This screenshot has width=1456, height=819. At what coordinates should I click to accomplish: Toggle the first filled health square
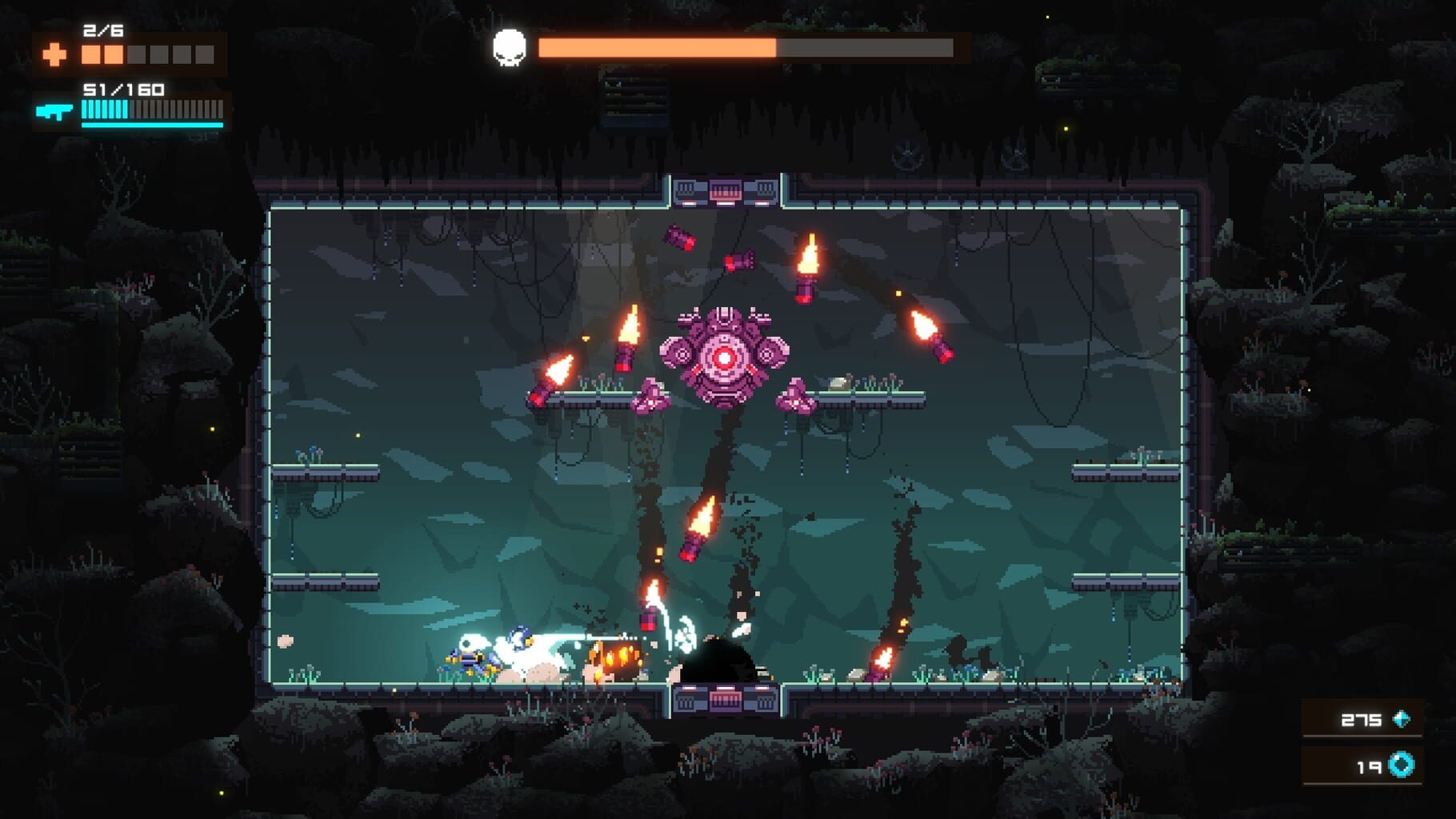[x=90, y=54]
